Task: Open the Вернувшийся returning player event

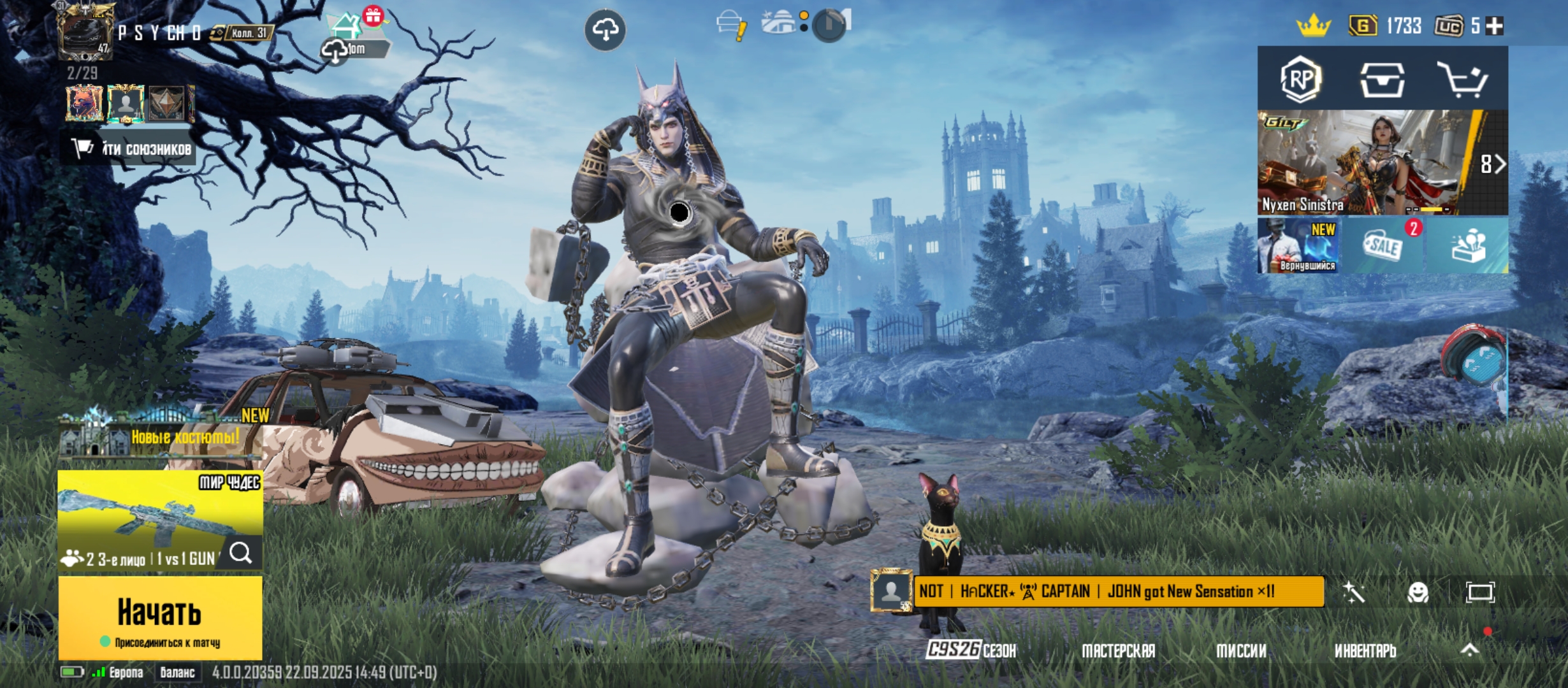Action: tap(1298, 246)
